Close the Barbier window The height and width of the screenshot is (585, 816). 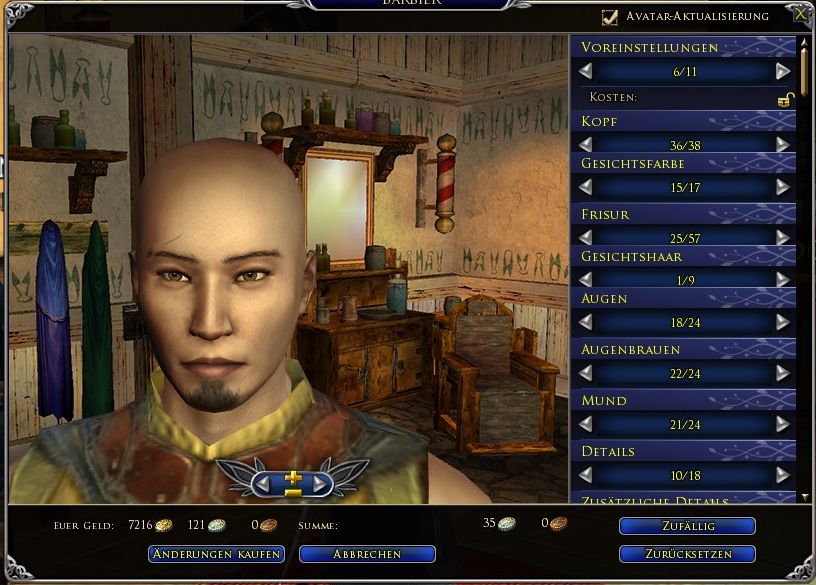point(800,15)
